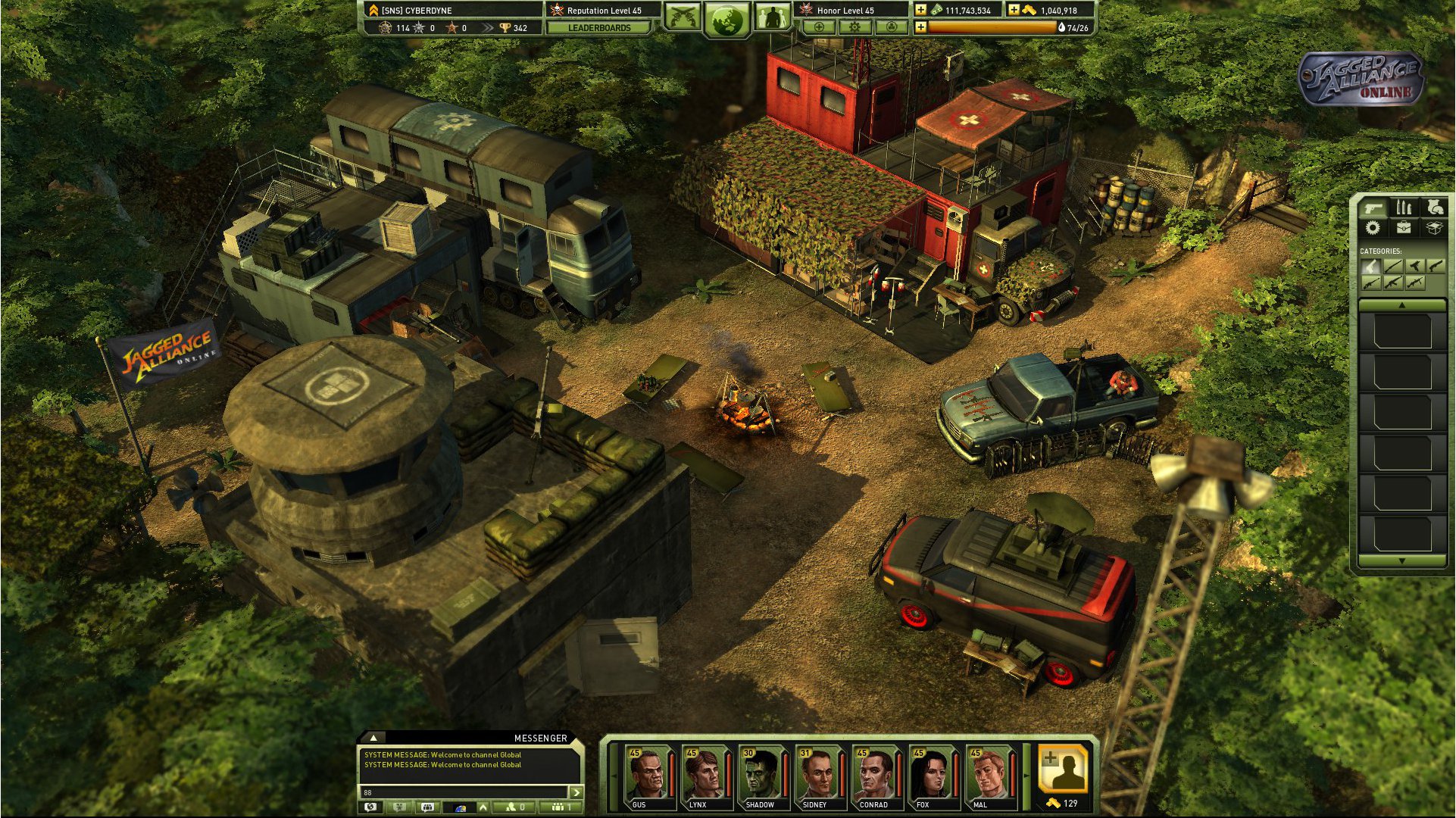This screenshot has width=1456, height=818.
Task: Click the messenger chat input field
Action: [464, 792]
